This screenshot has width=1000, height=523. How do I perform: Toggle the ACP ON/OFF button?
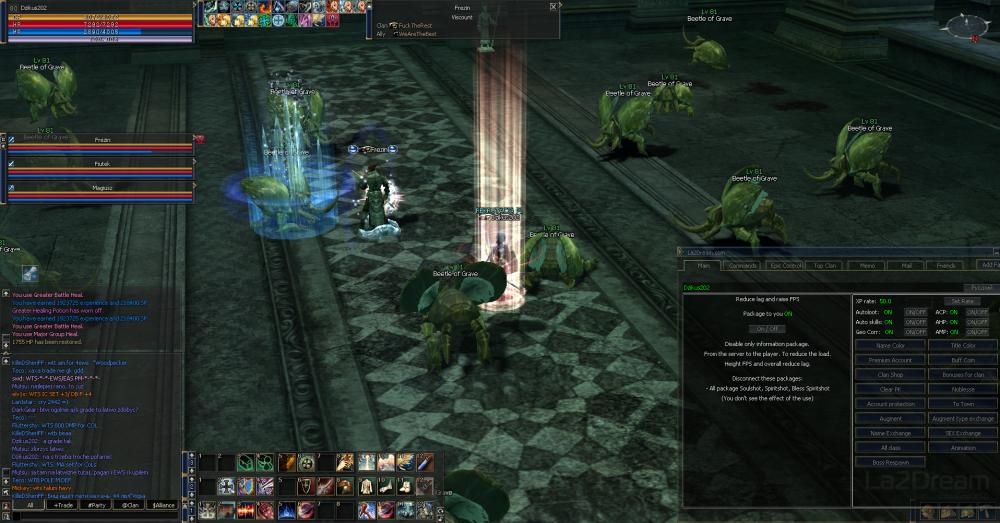coord(977,313)
